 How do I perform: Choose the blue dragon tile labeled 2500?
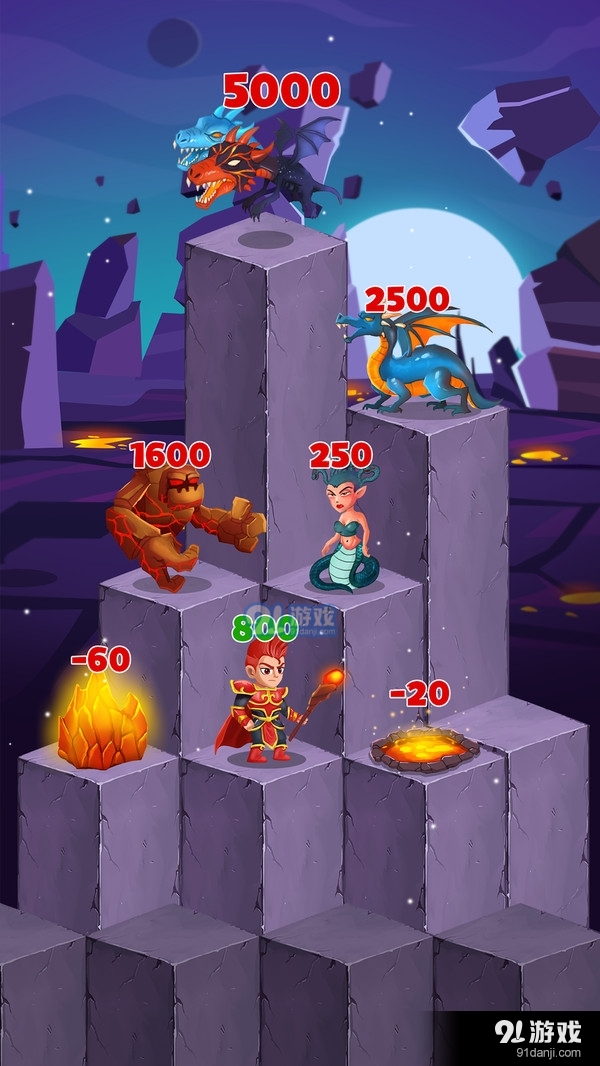[x=420, y=362]
